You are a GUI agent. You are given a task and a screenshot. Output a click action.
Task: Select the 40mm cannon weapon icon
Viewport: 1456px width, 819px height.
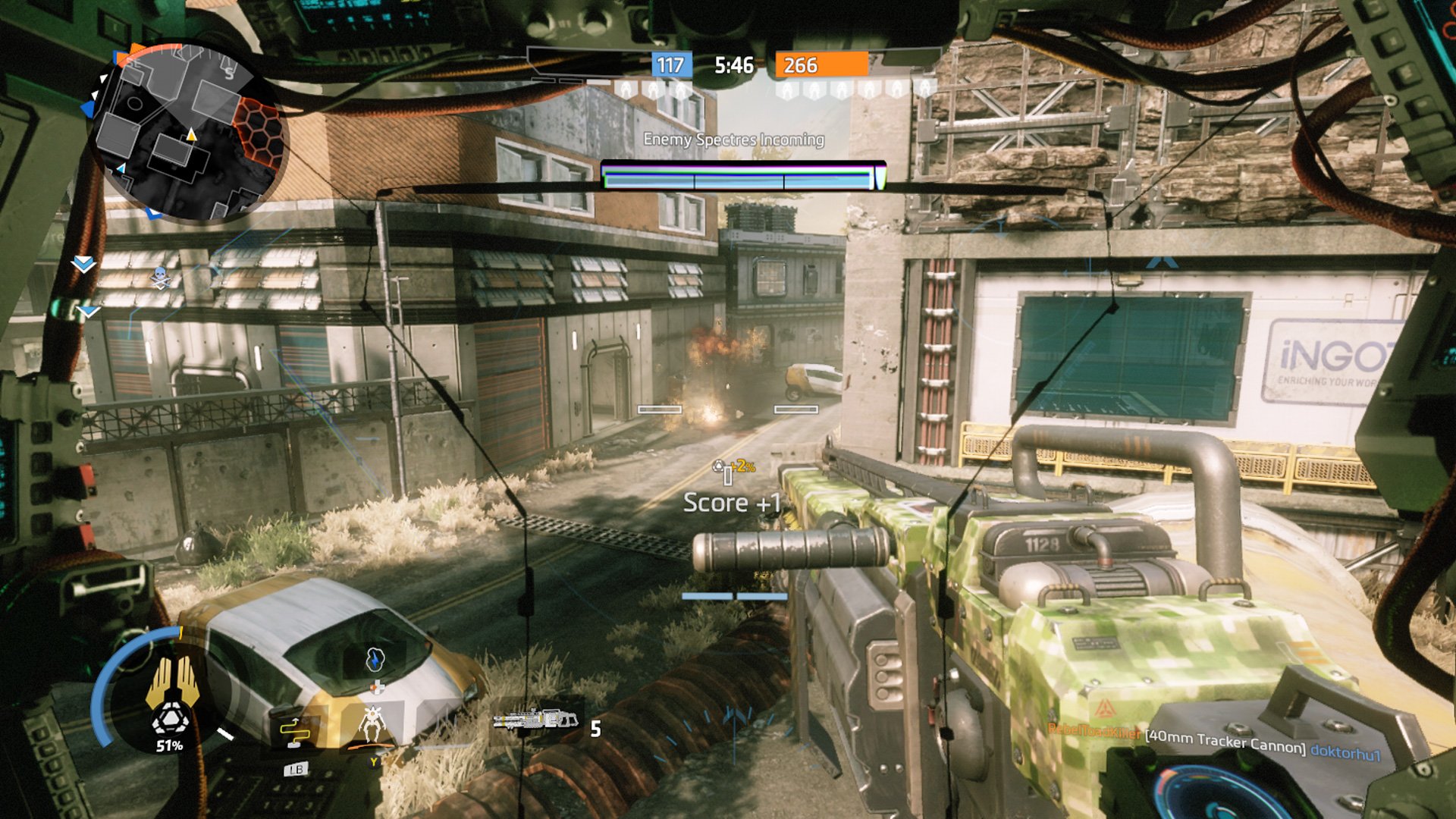click(535, 719)
